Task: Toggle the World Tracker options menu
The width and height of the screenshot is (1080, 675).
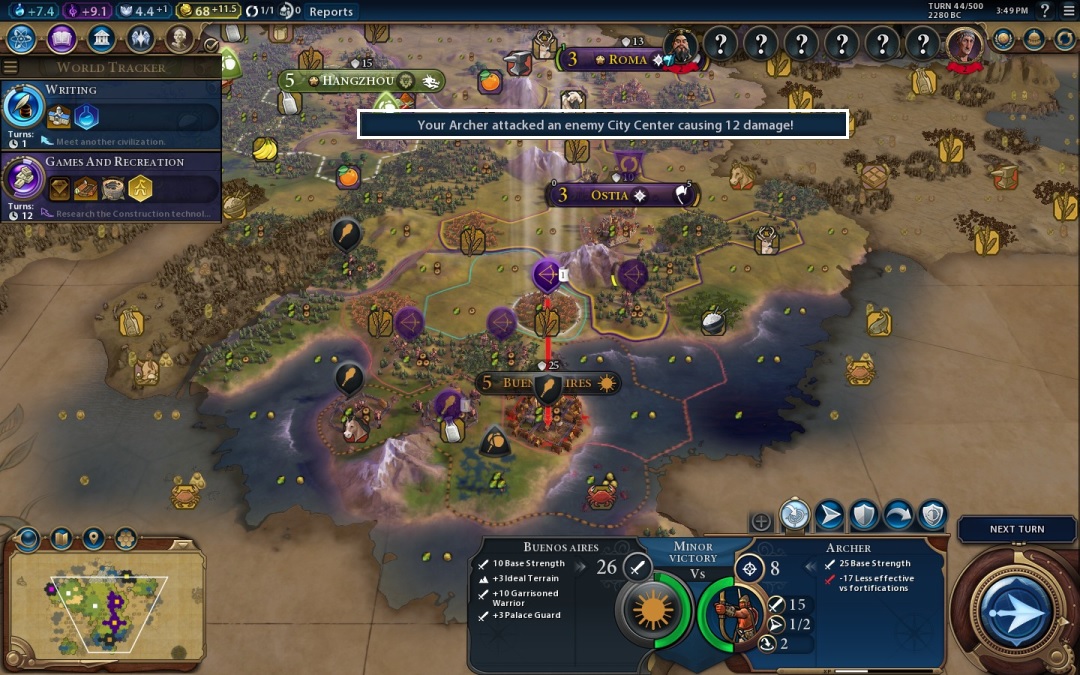Action: tap(11, 67)
